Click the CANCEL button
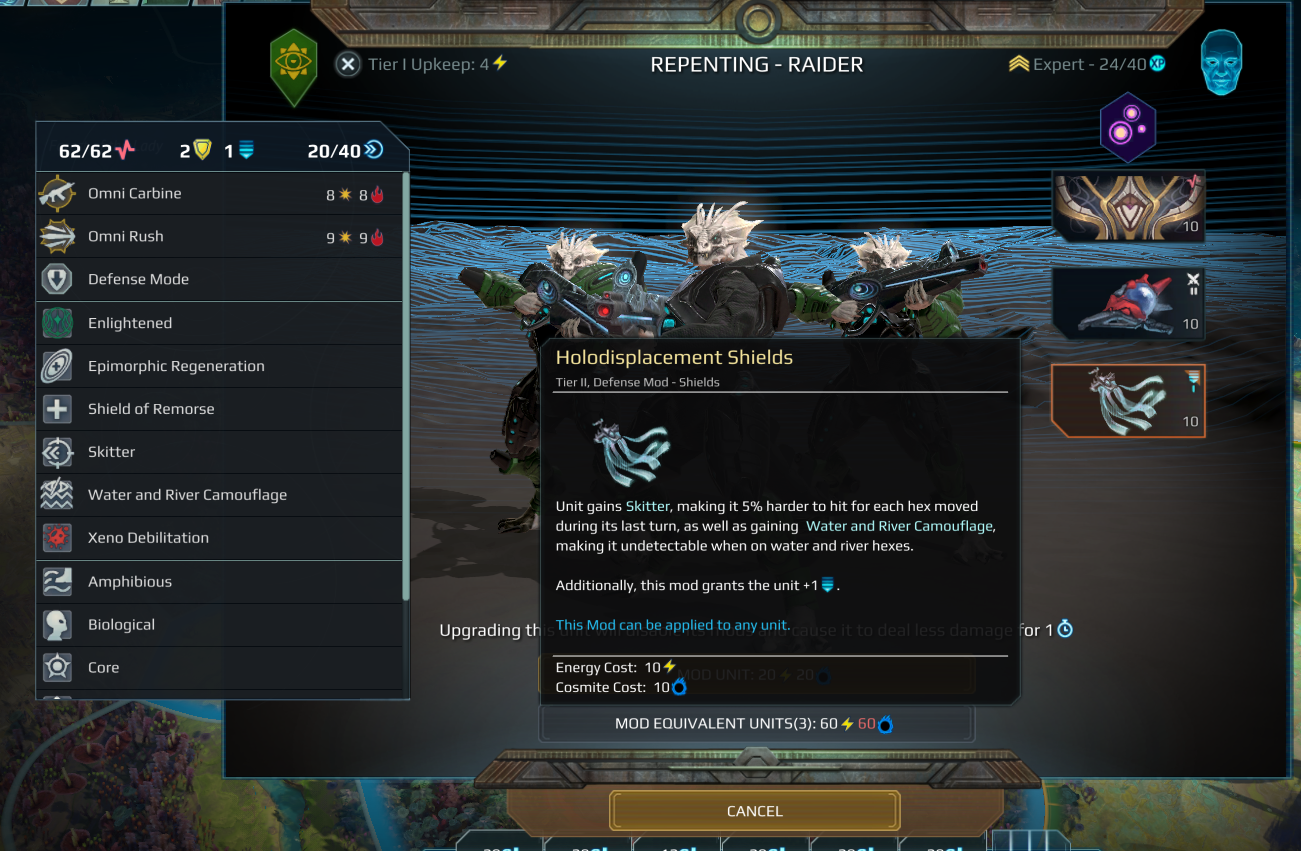Image resolution: width=1301 pixels, height=851 pixels. [755, 811]
